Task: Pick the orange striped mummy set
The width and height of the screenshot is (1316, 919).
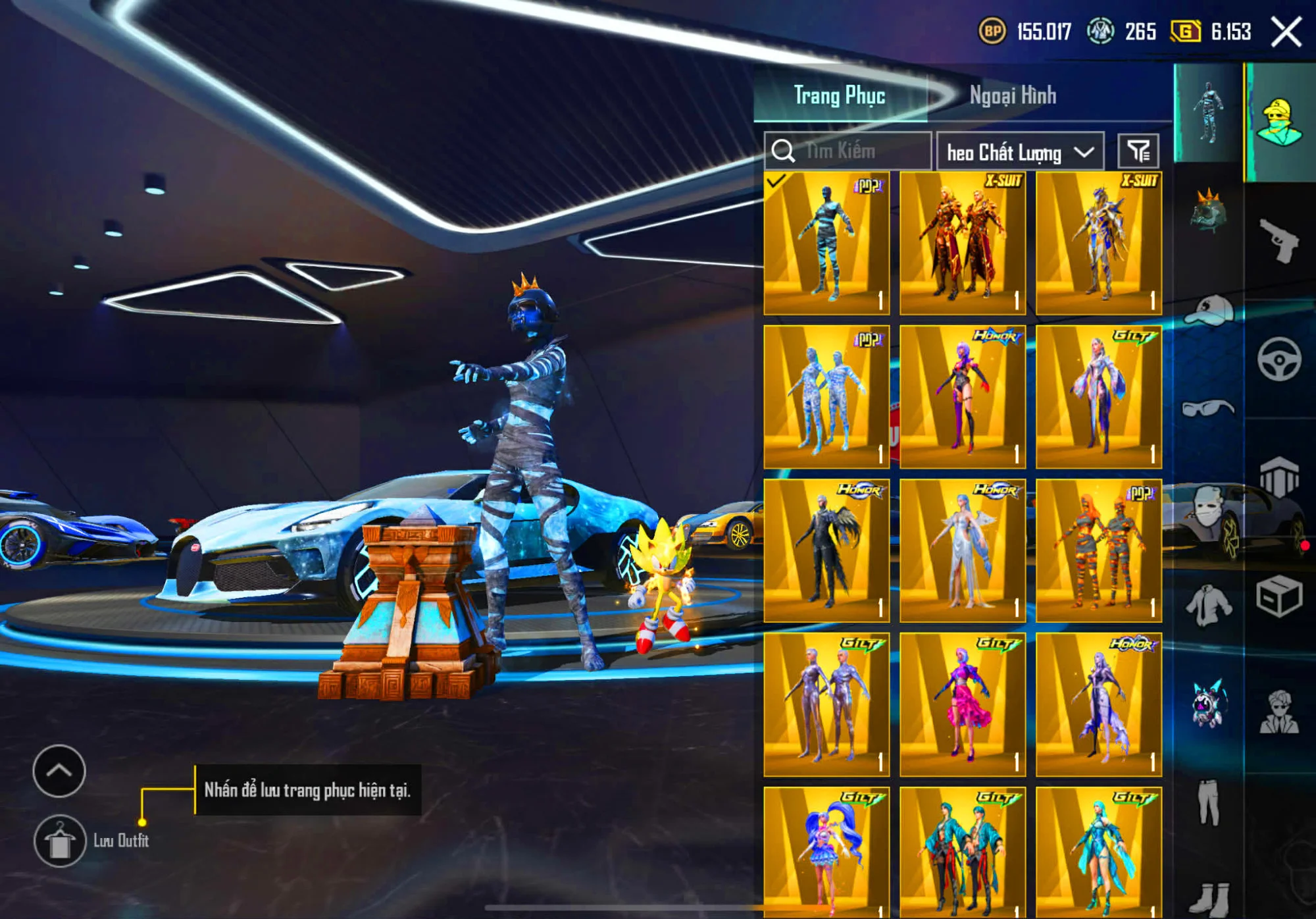Action: [x=1099, y=551]
